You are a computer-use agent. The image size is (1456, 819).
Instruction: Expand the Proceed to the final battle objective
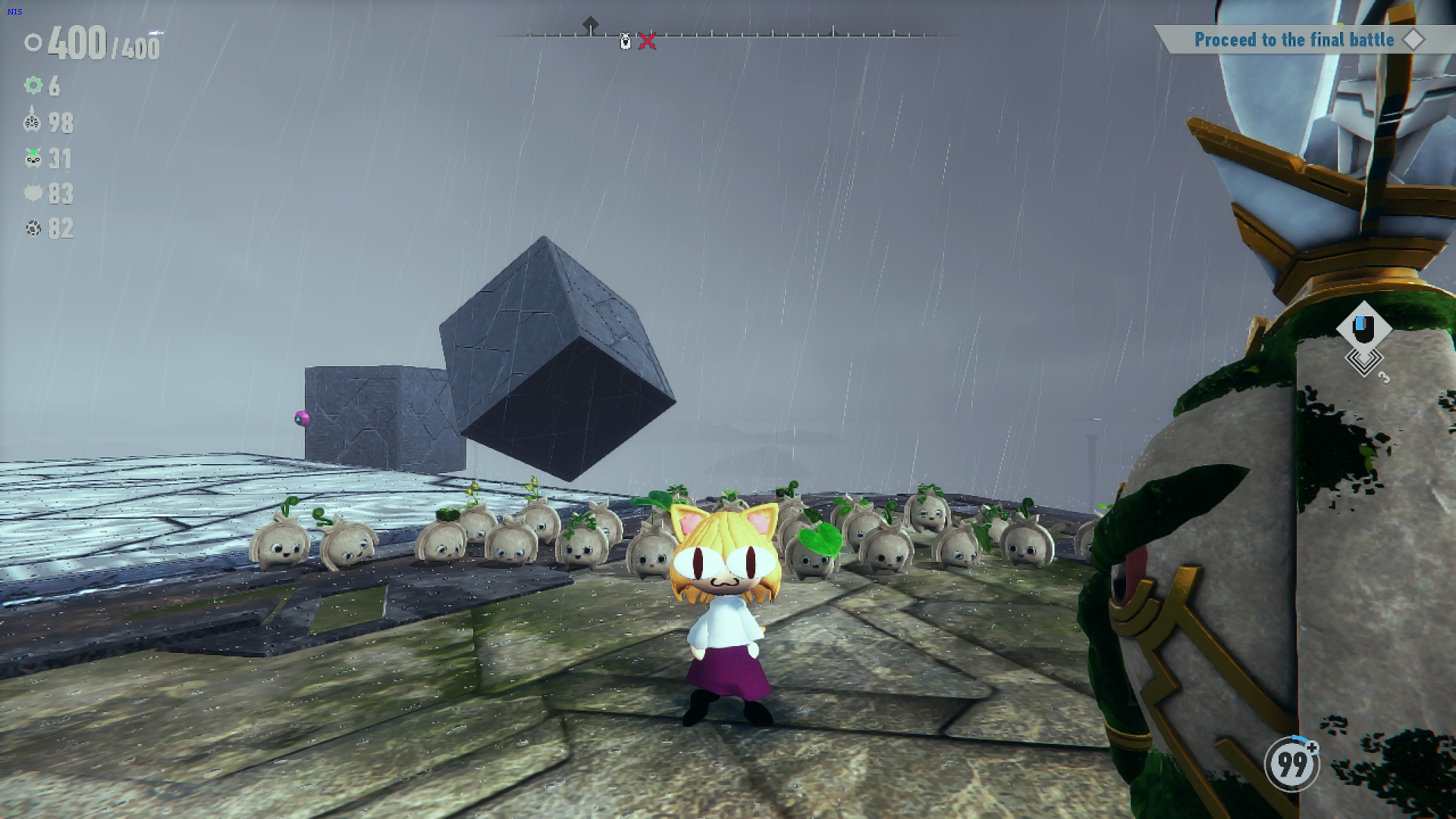tap(1295, 40)
